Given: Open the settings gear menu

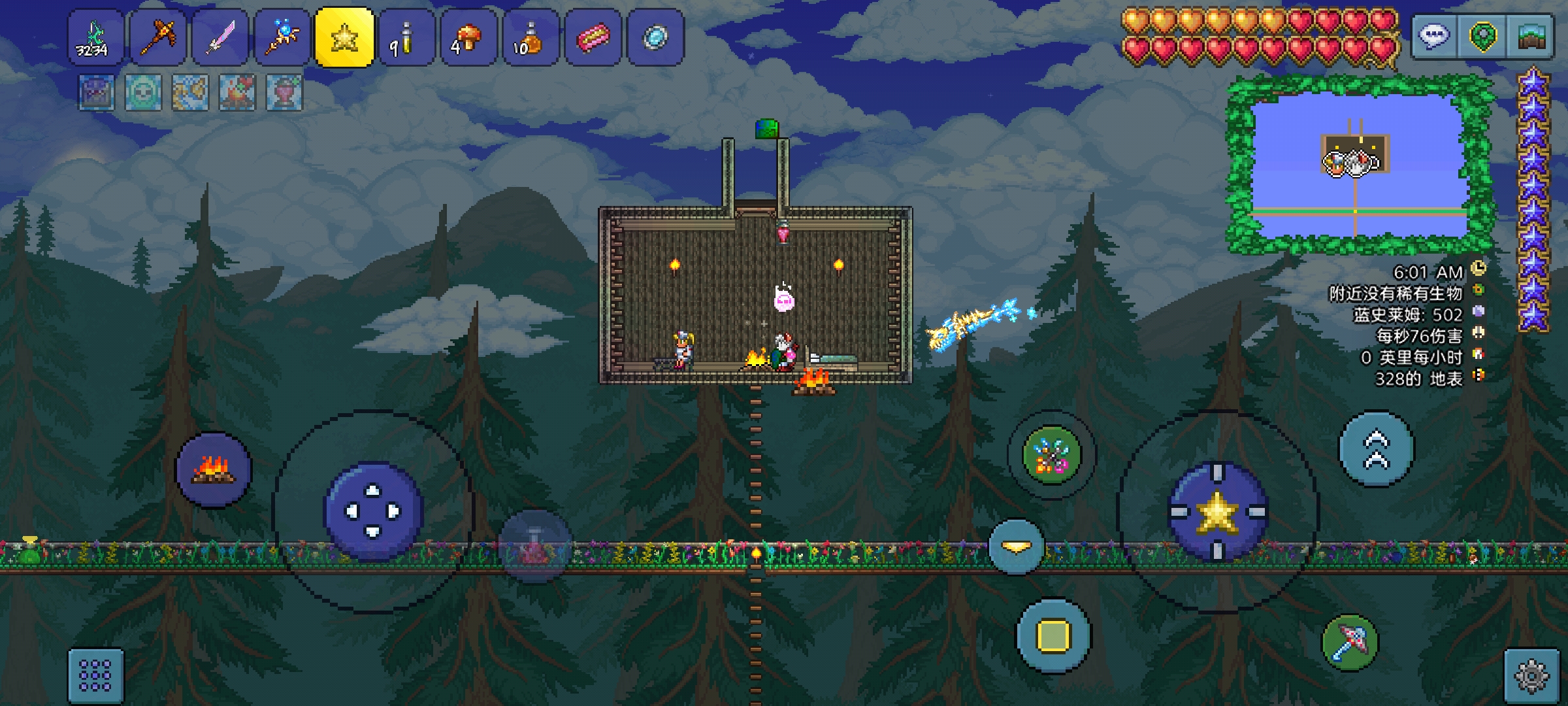Looking at the screenshot, I should [x=1532, y=676].
